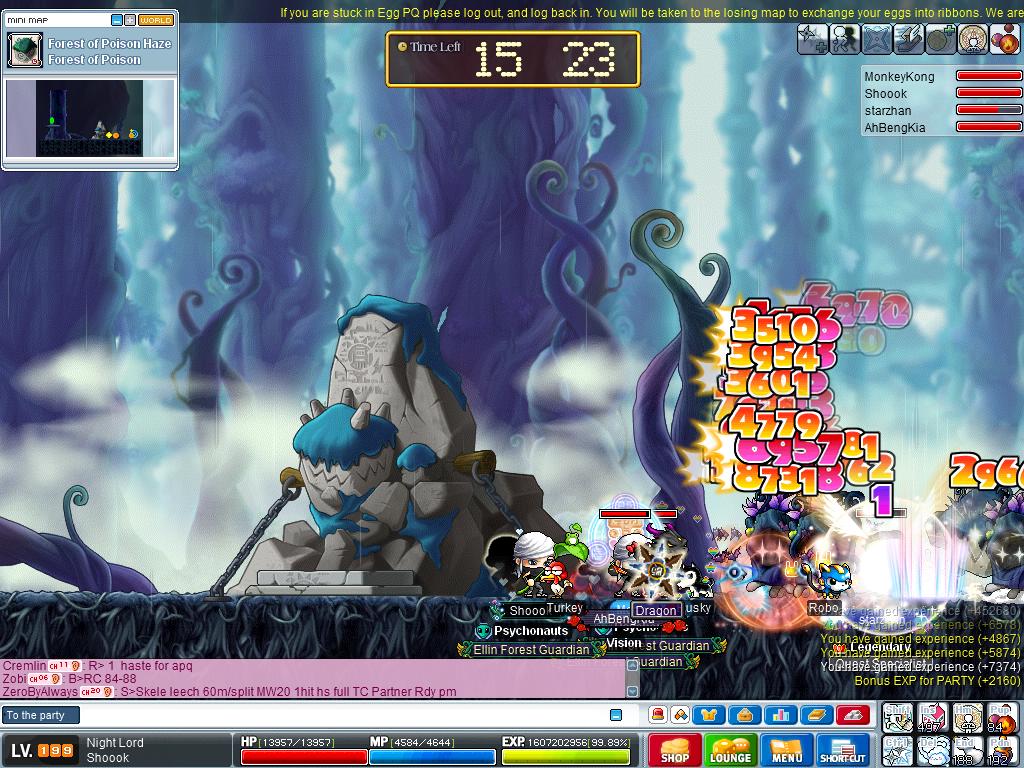Click the minimap display
This screenshot has width=1024, height=768.
point(90,118)
